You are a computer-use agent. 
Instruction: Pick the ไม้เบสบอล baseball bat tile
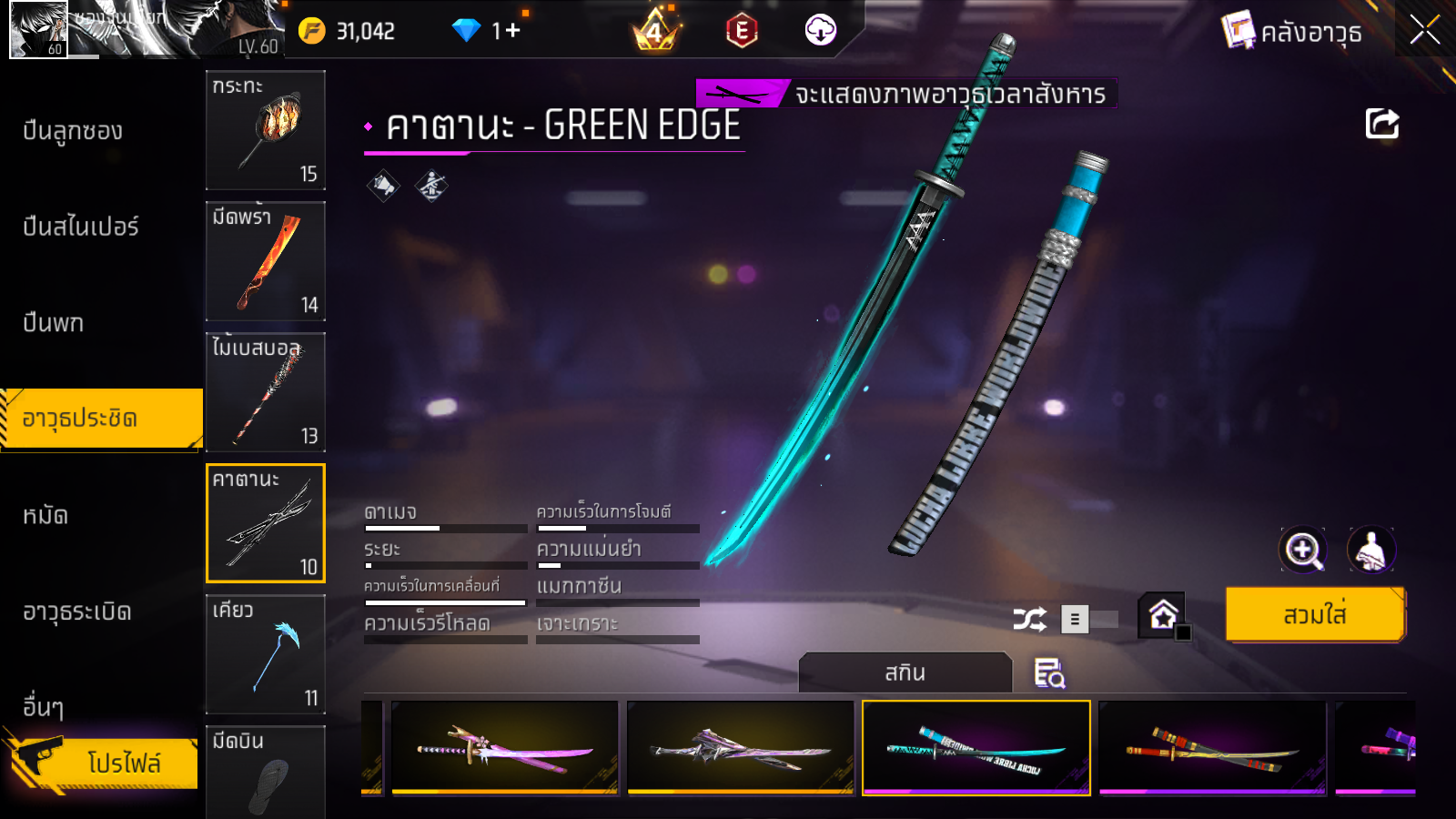click(266, 392)
